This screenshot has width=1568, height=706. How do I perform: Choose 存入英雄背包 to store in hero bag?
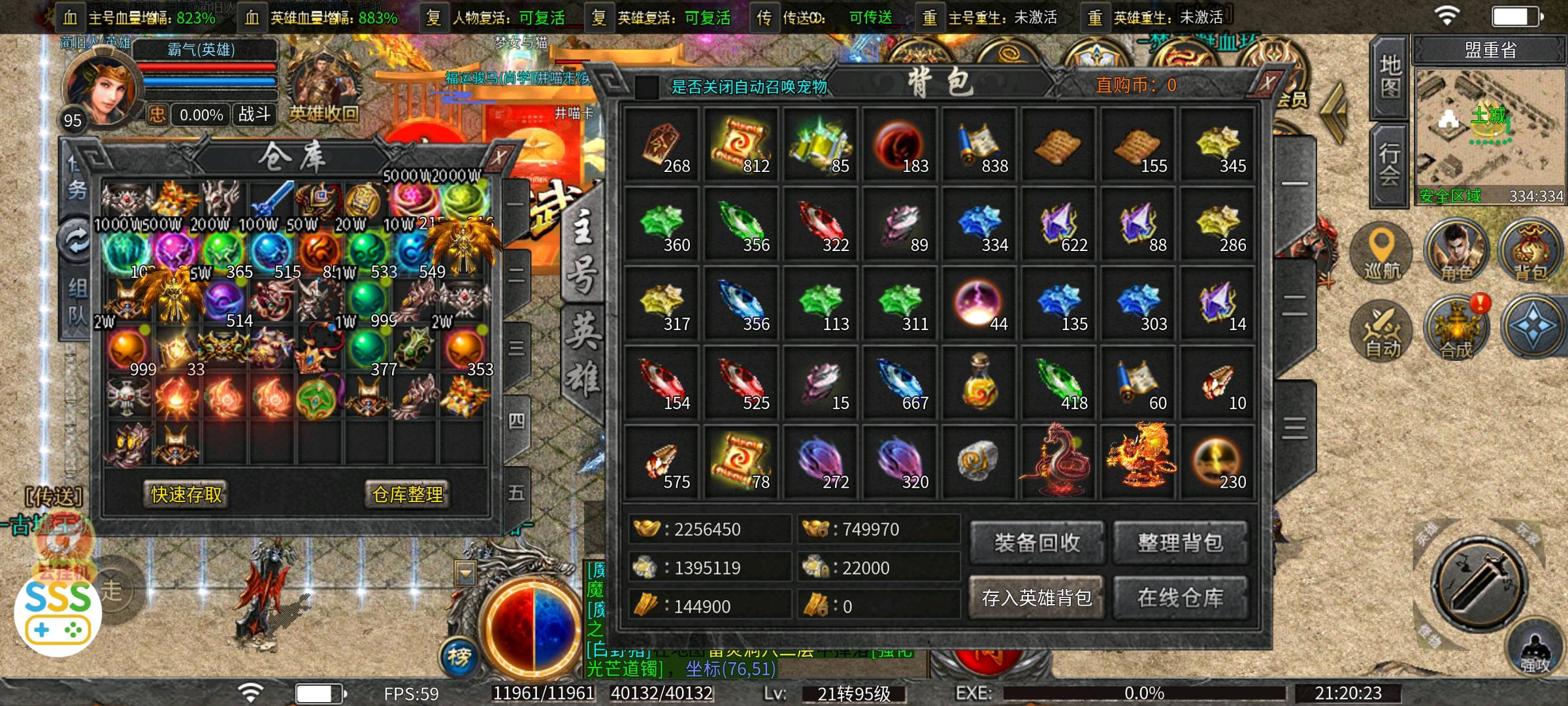pos(1037,597)
